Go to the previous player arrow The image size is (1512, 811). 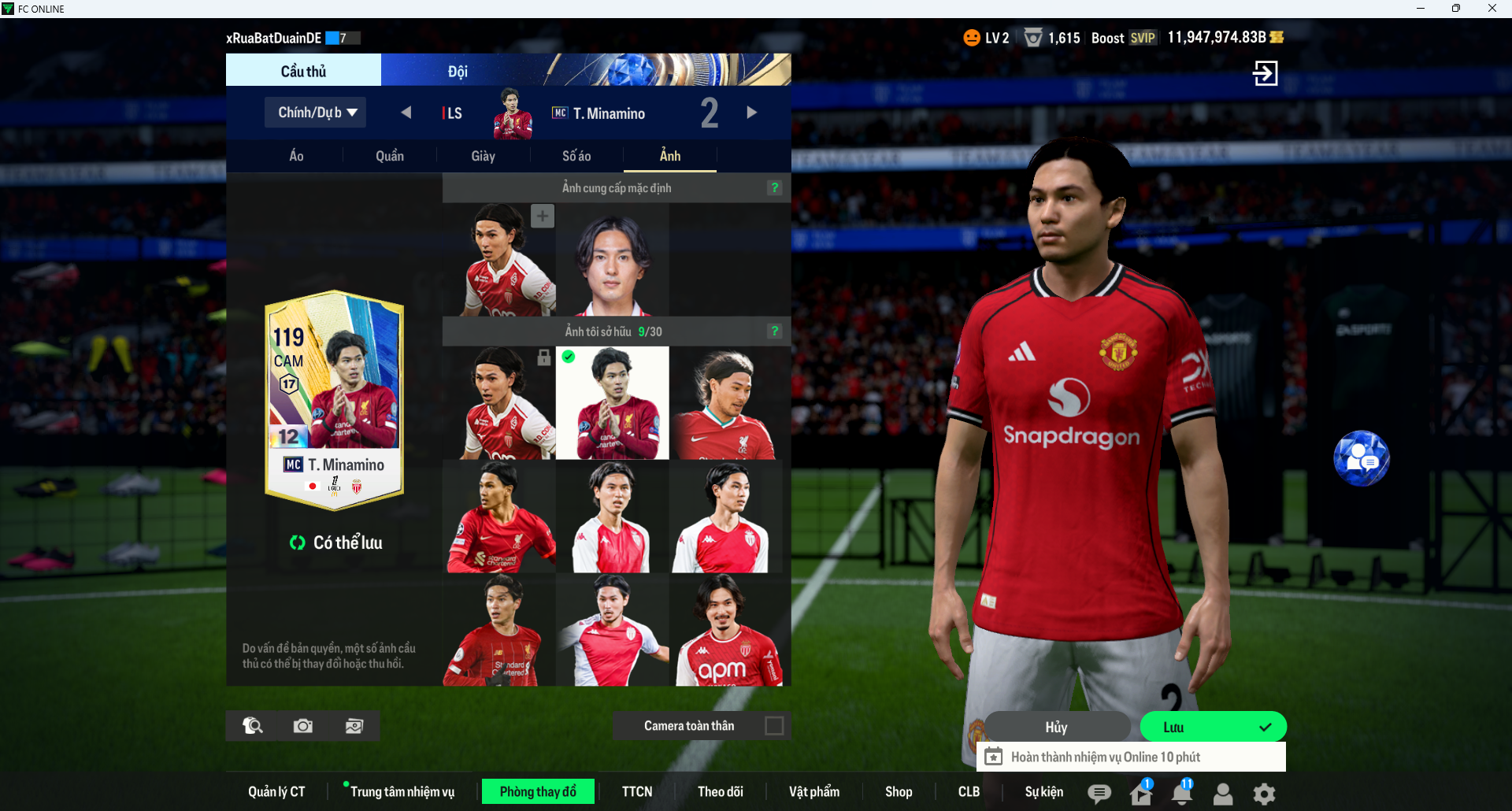coord(406,113)
